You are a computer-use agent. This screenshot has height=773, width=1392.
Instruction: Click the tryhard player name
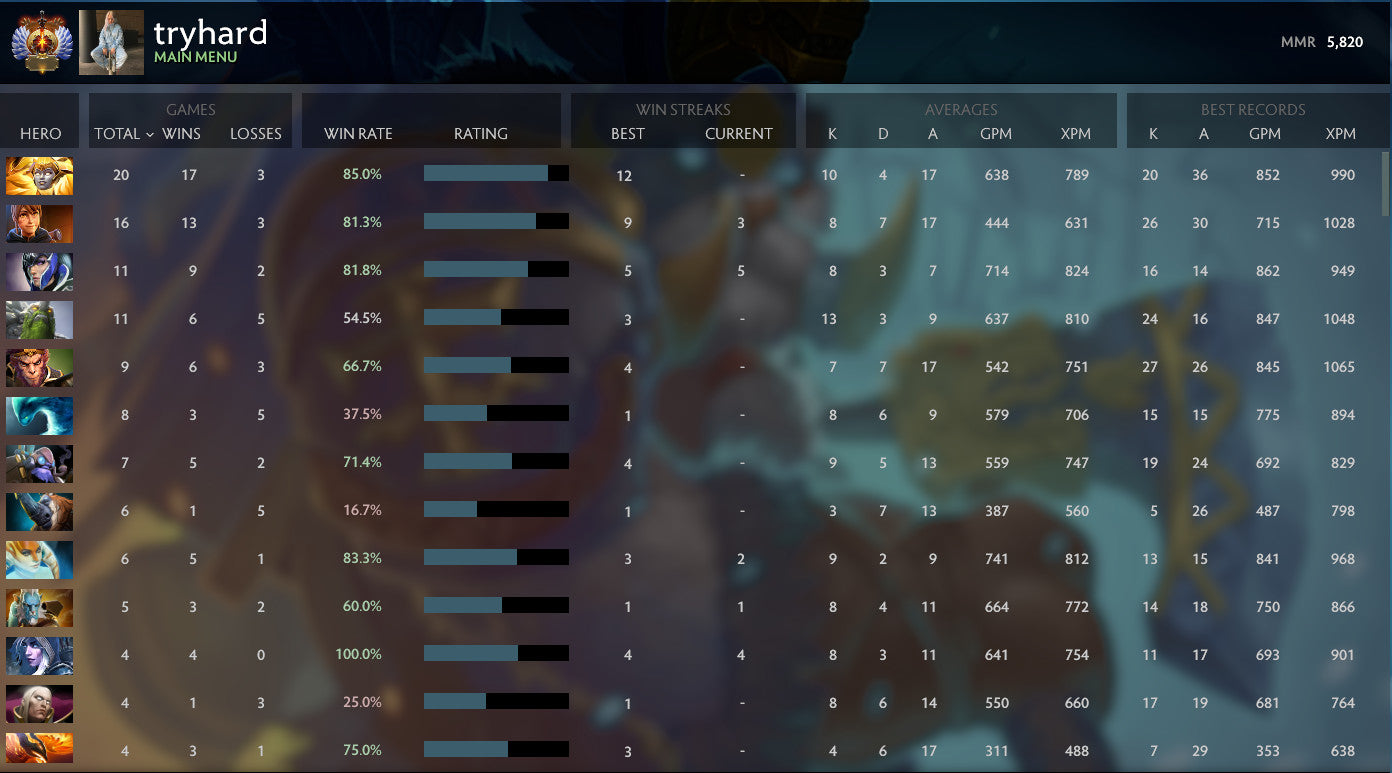point(210,33)
